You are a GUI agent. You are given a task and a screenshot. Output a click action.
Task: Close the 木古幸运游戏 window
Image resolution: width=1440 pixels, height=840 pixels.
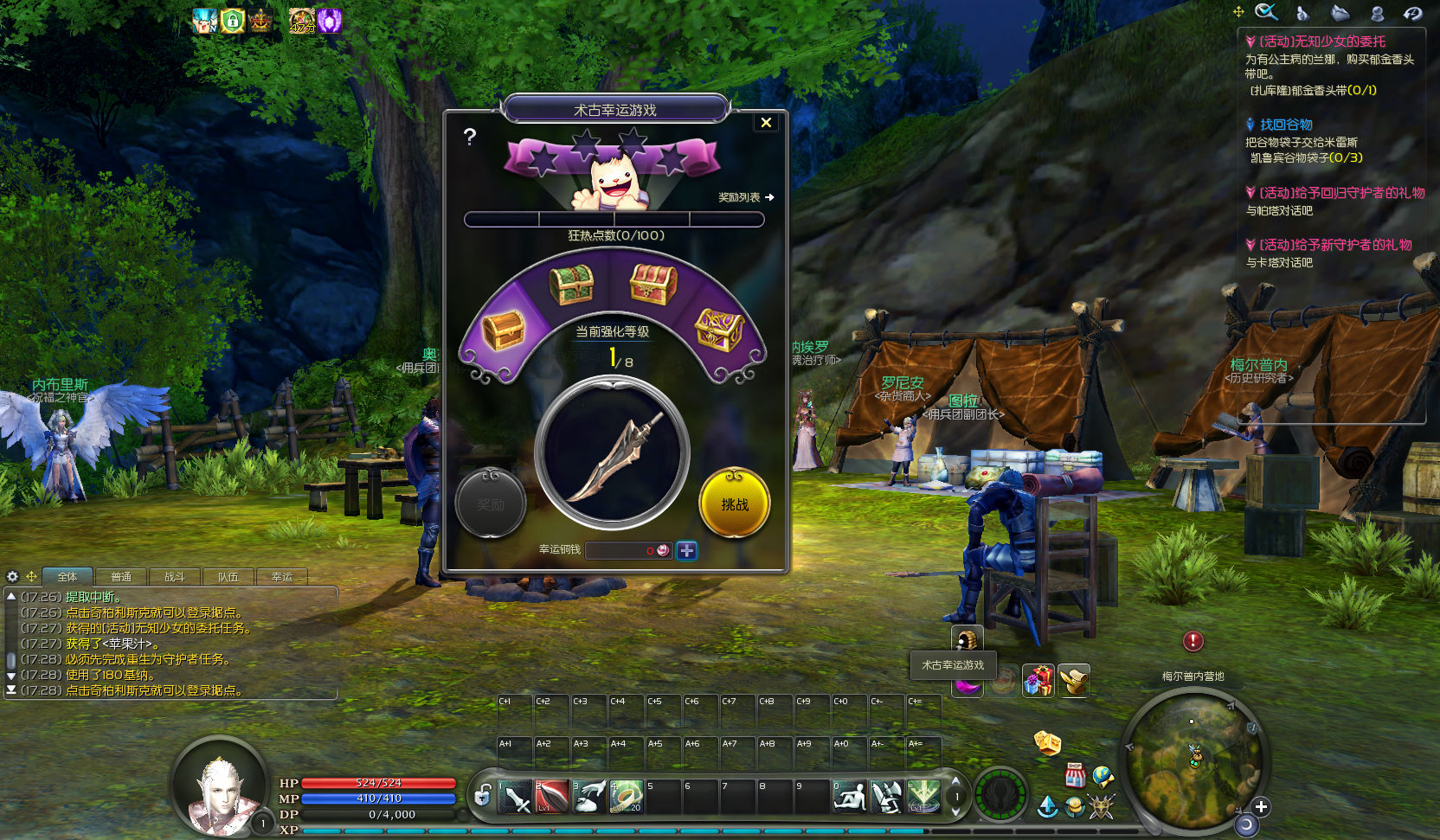tap(766, 123)
